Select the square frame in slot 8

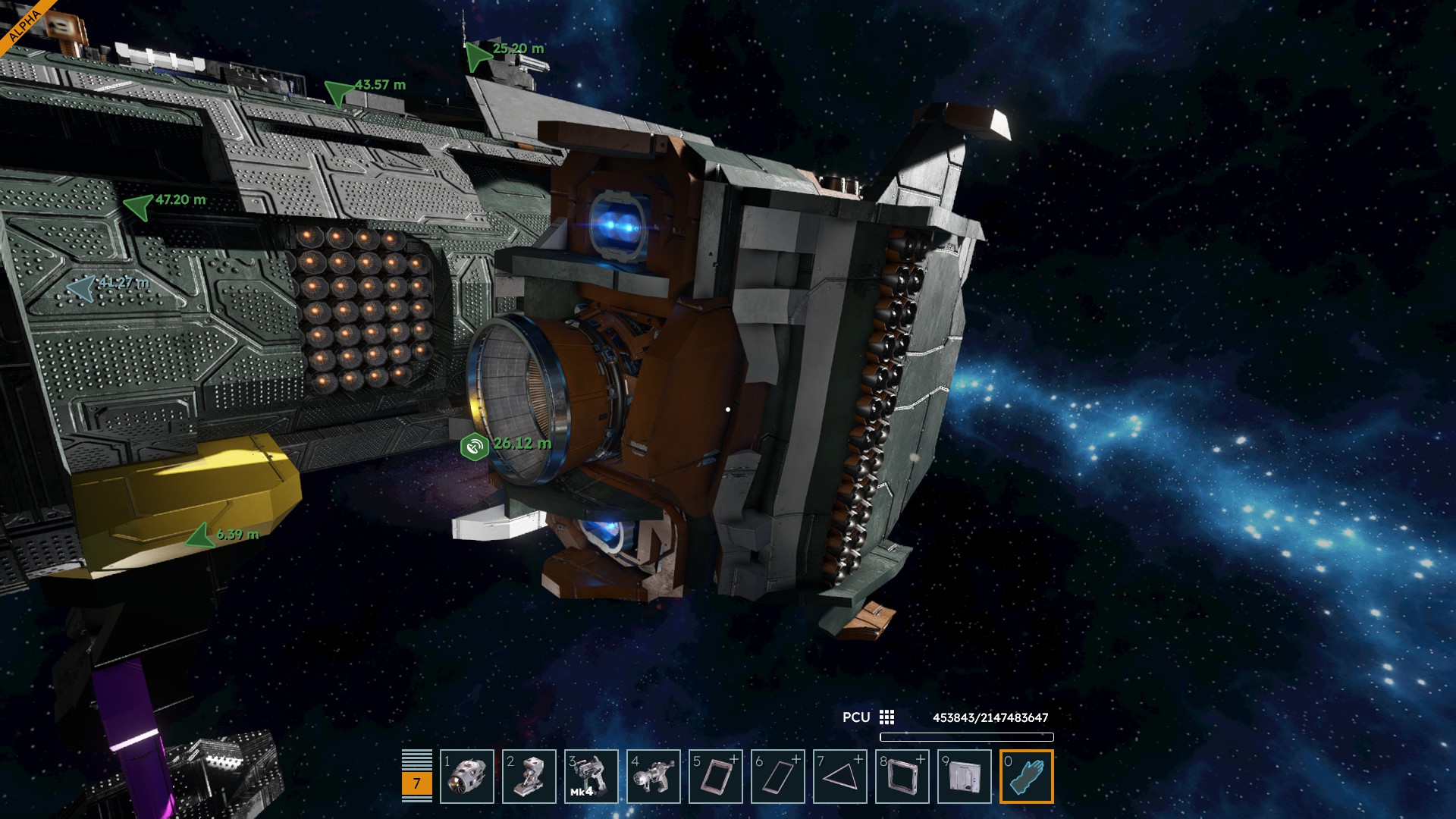click(x=902, y=777)
